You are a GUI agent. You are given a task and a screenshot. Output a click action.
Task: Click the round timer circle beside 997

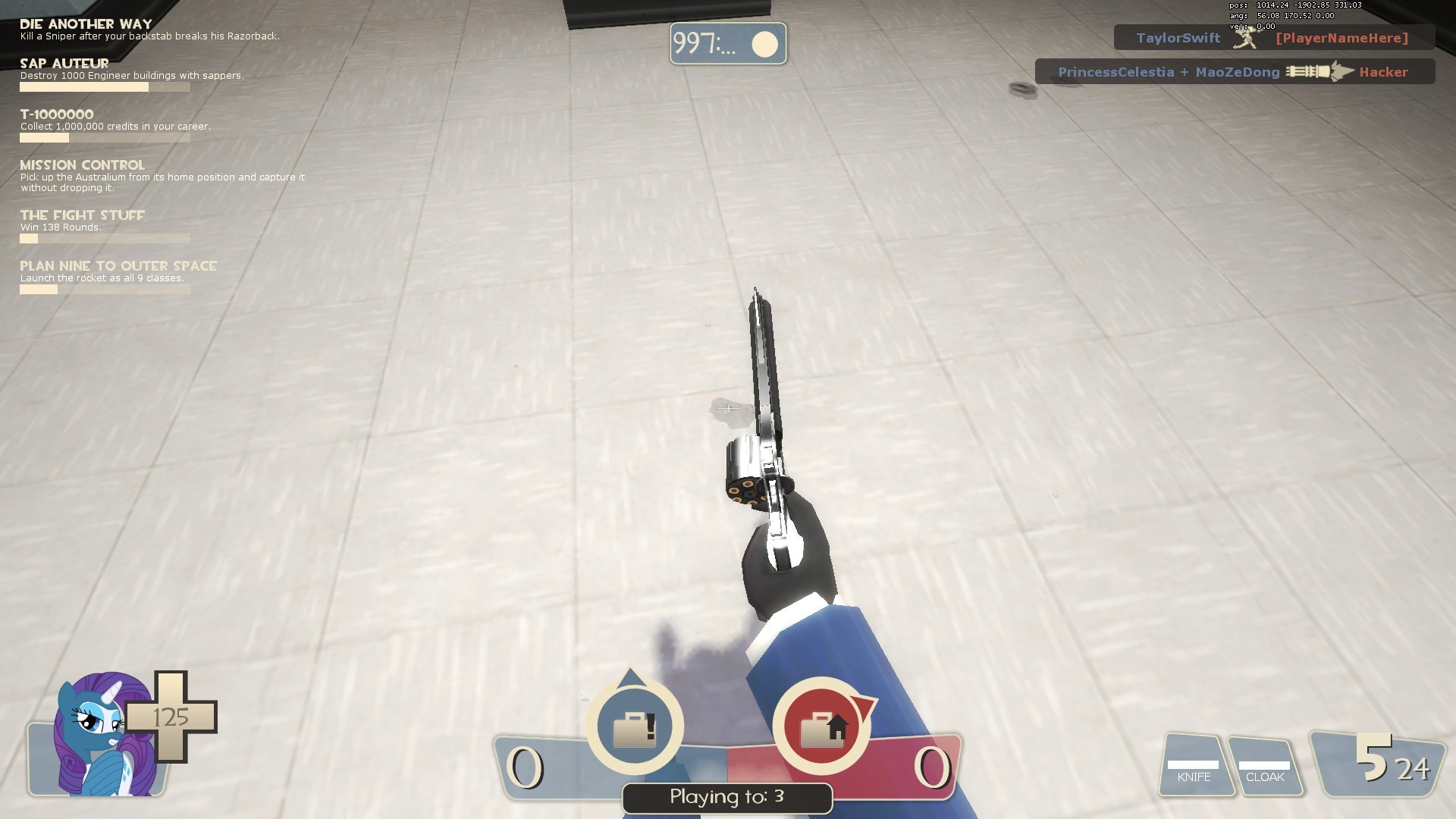765,43
